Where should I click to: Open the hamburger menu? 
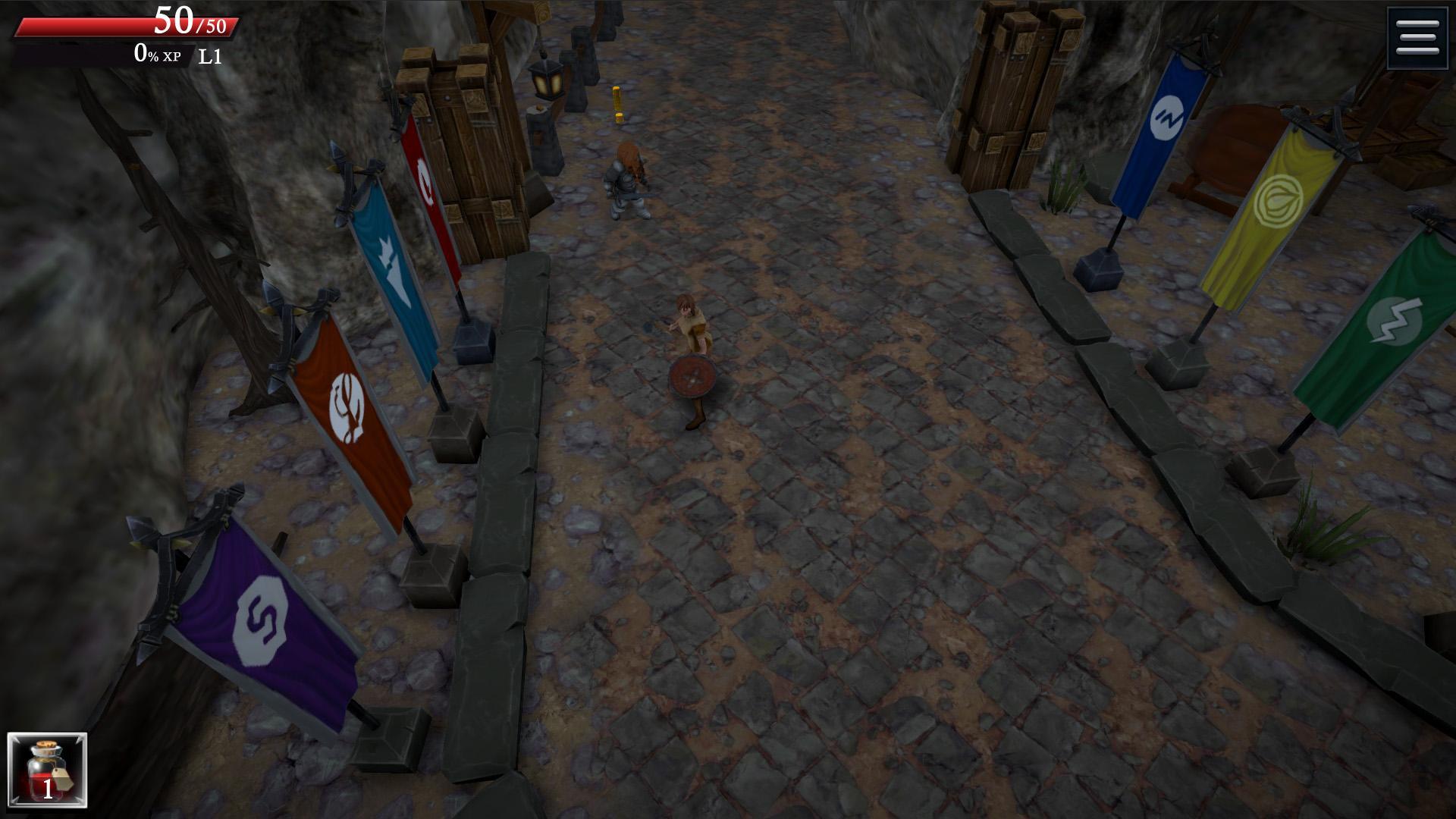coord(1417,38)
